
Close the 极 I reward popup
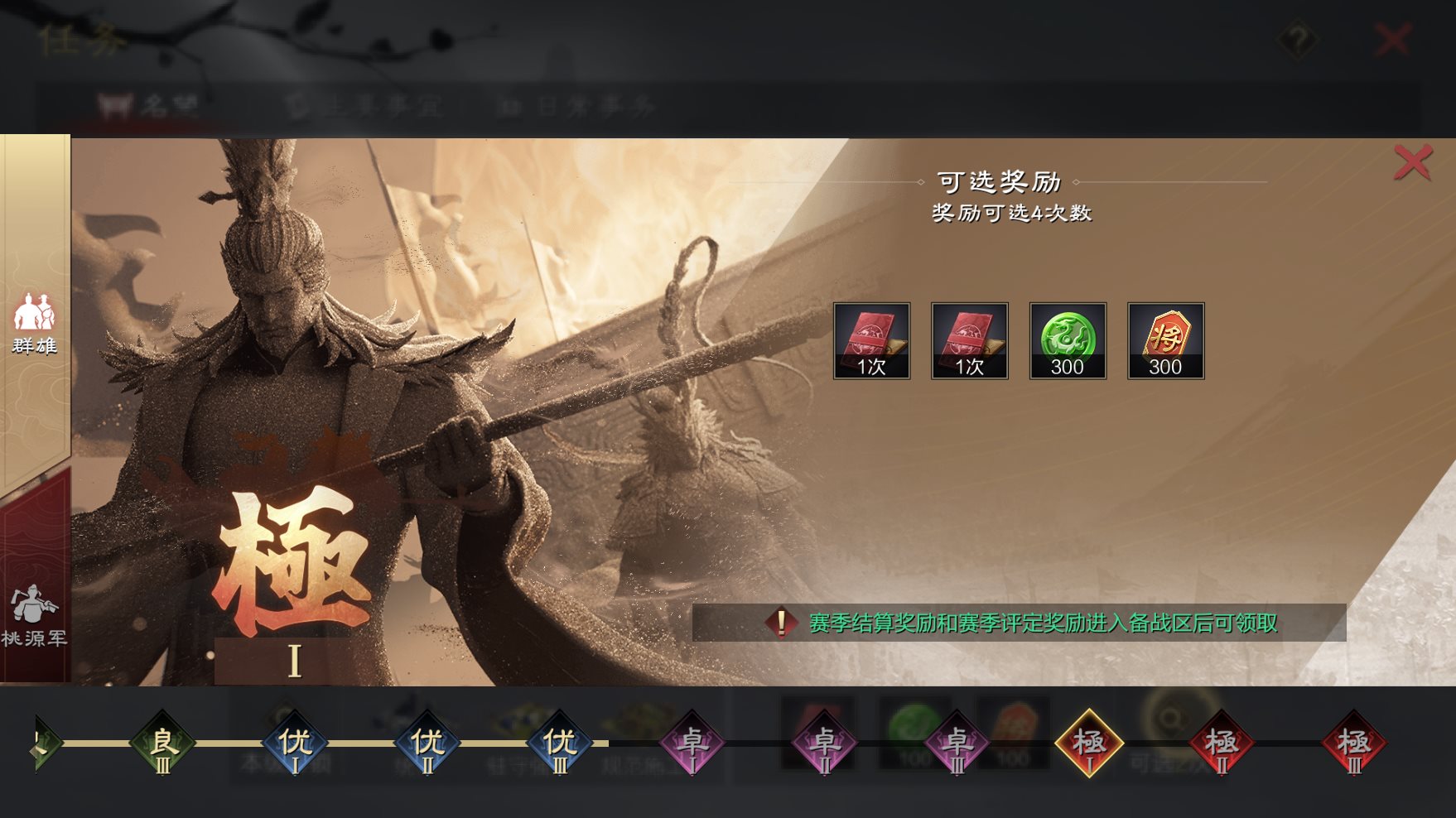1412,161
